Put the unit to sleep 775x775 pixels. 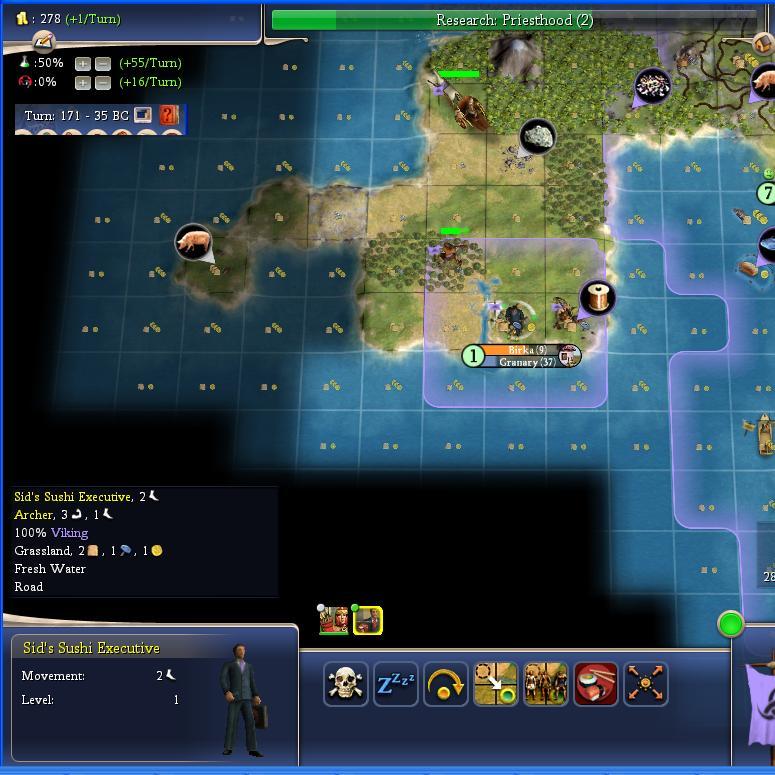coord(396,684)
